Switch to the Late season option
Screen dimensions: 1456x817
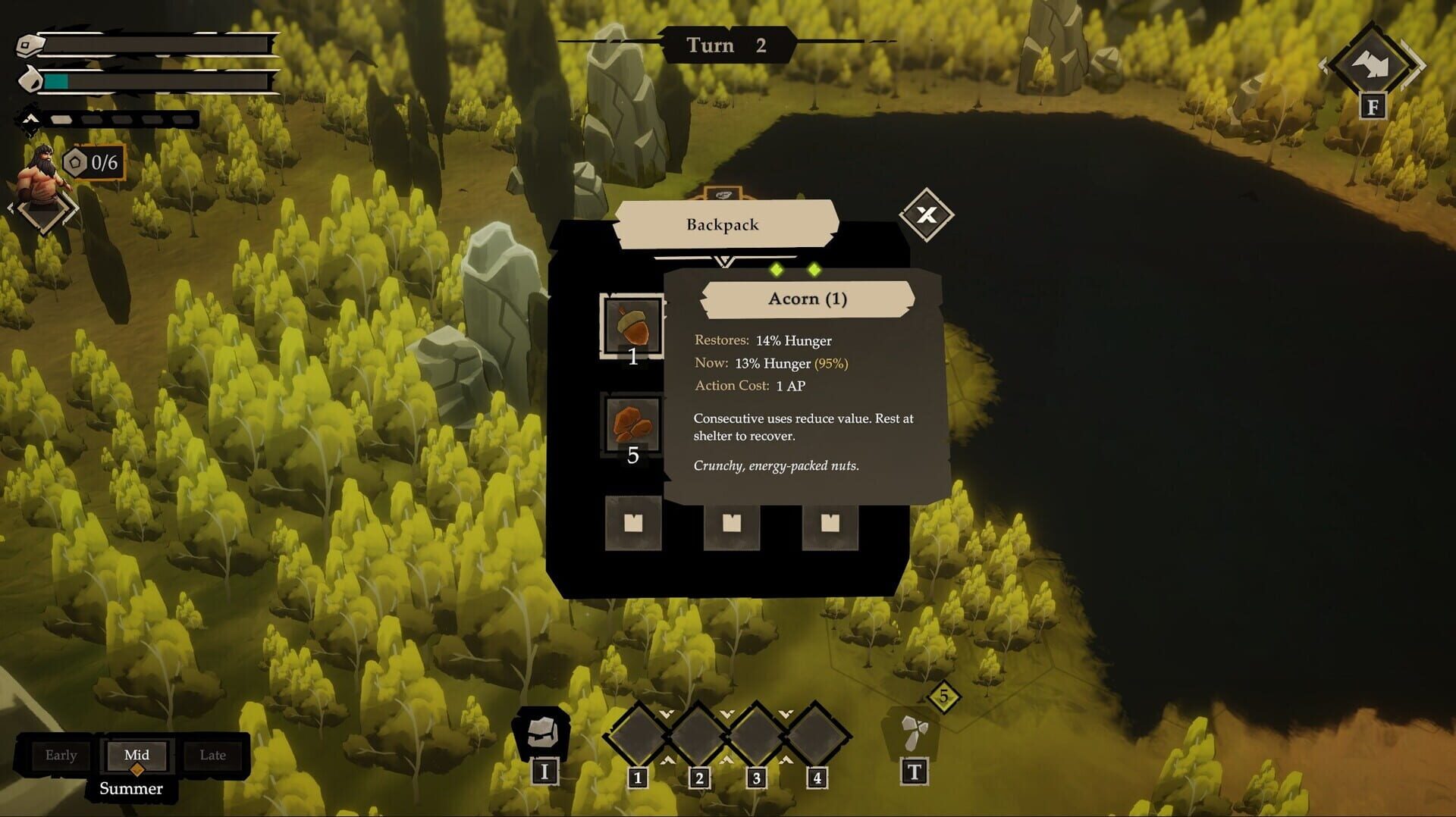click(213, 755)
